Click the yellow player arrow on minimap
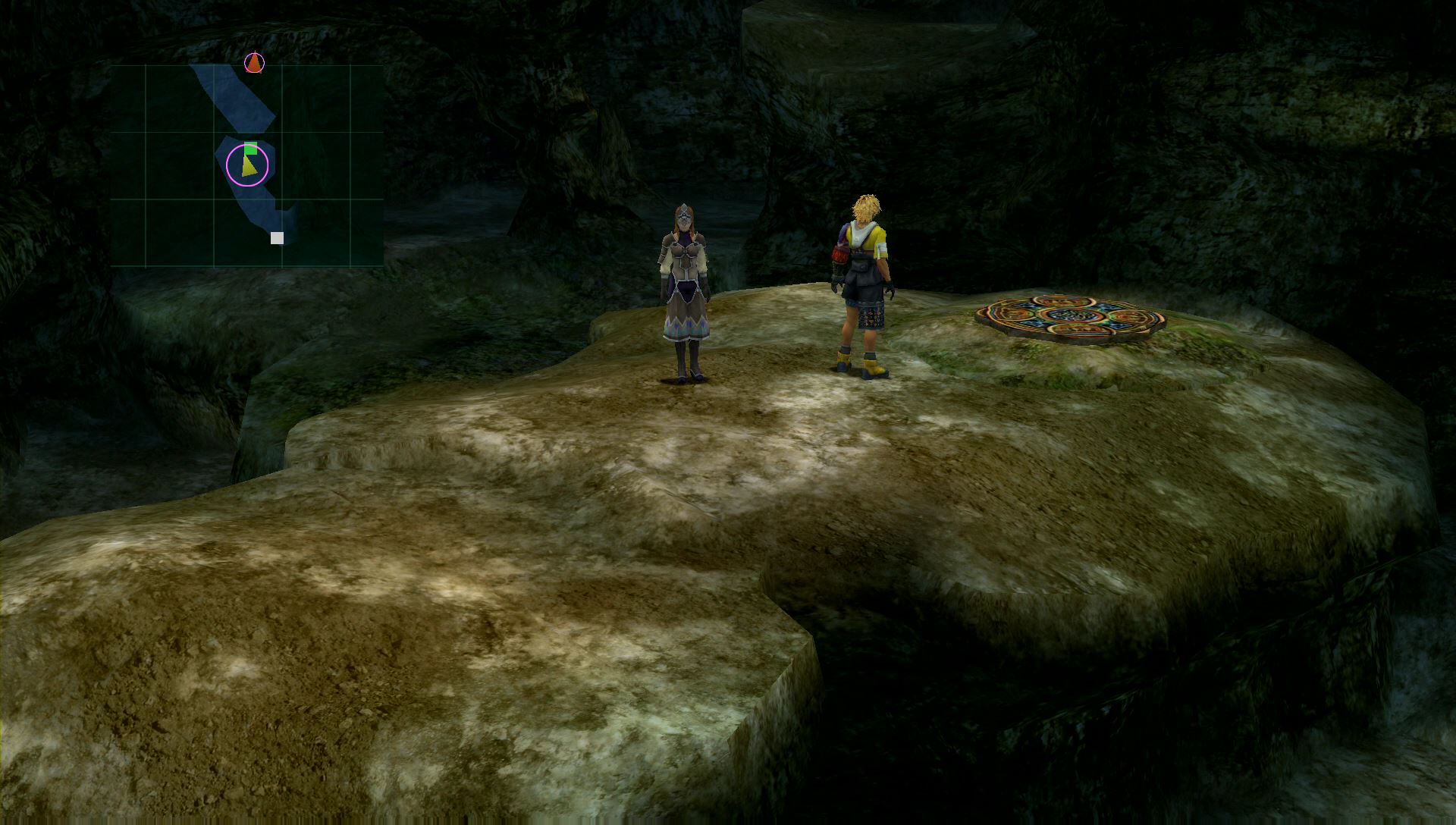 [x=248, y=166]
